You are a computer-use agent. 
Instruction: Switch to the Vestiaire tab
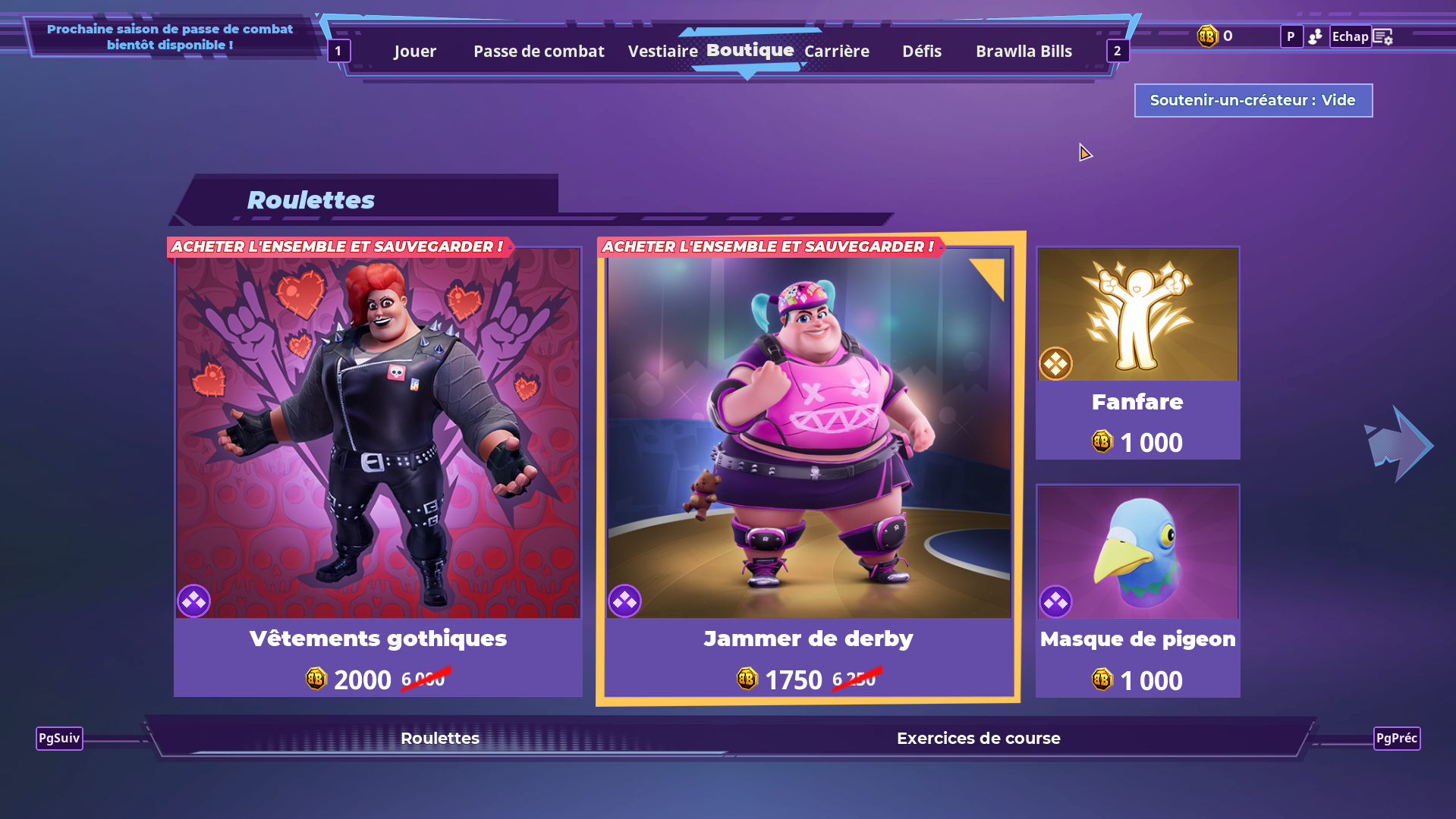tap(662, 51)
